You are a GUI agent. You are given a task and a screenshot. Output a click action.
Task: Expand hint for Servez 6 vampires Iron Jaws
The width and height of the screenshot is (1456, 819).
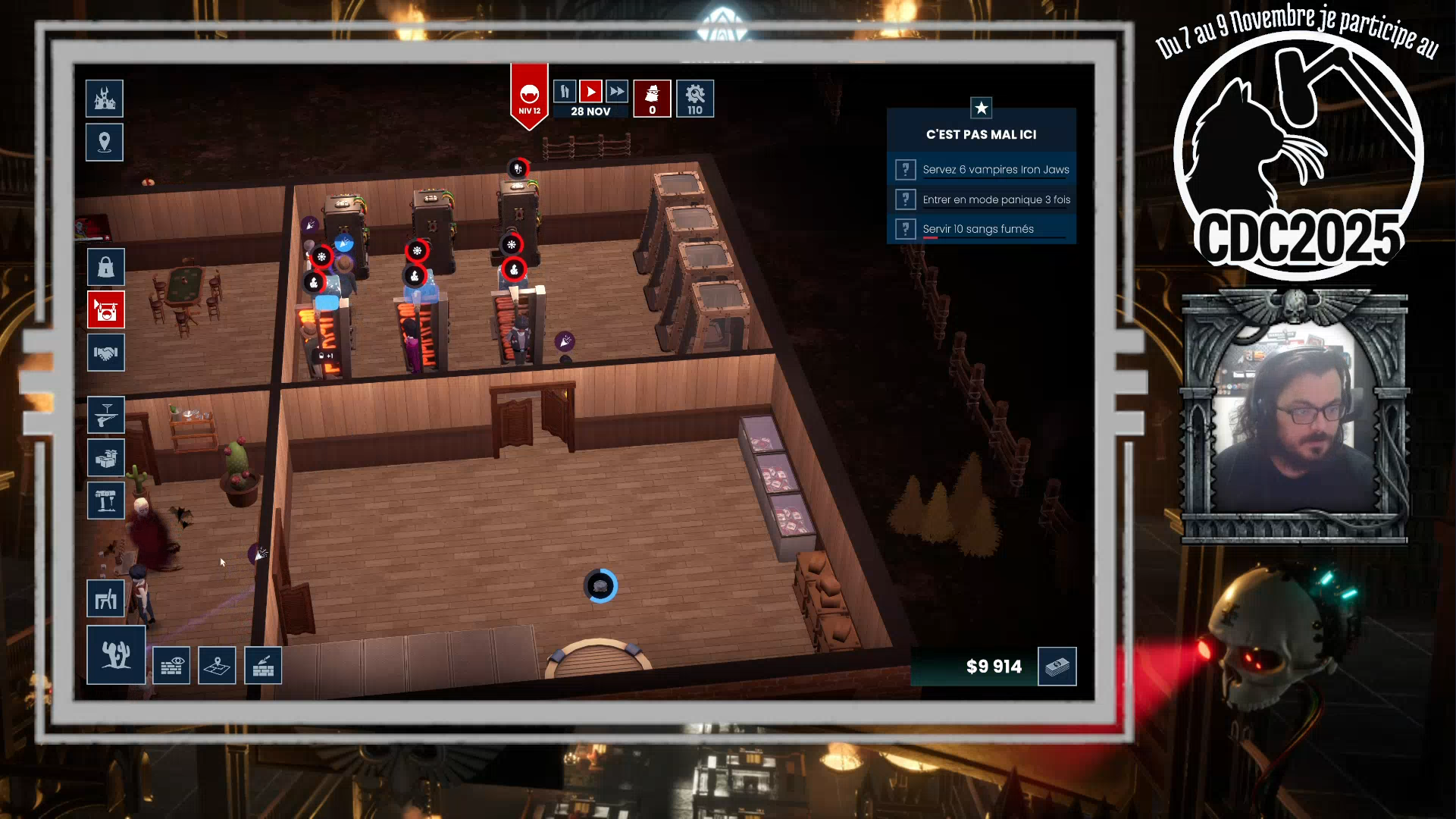(x=905, y=169)
